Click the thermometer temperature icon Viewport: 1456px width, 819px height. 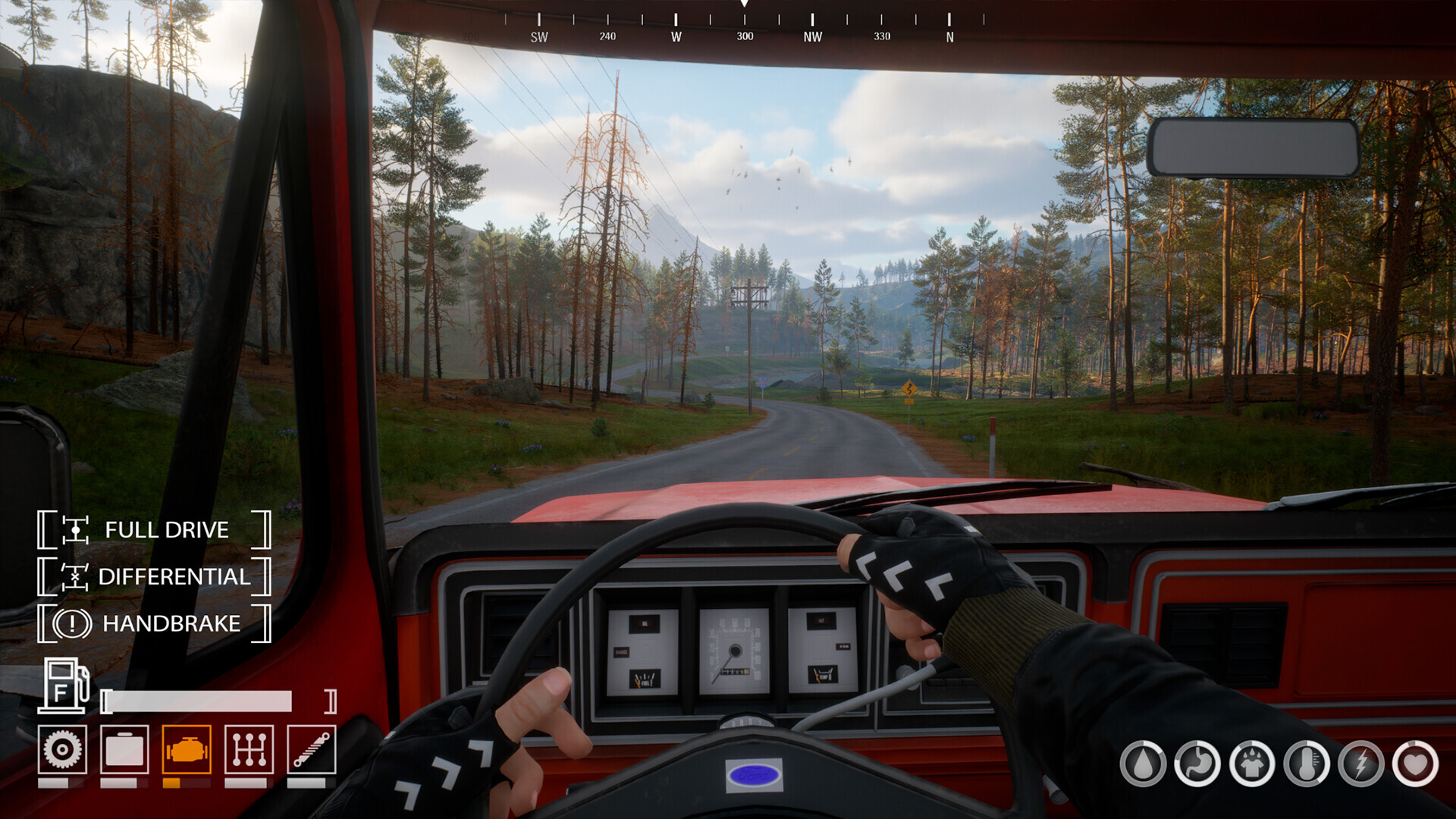click(1307, 763)
